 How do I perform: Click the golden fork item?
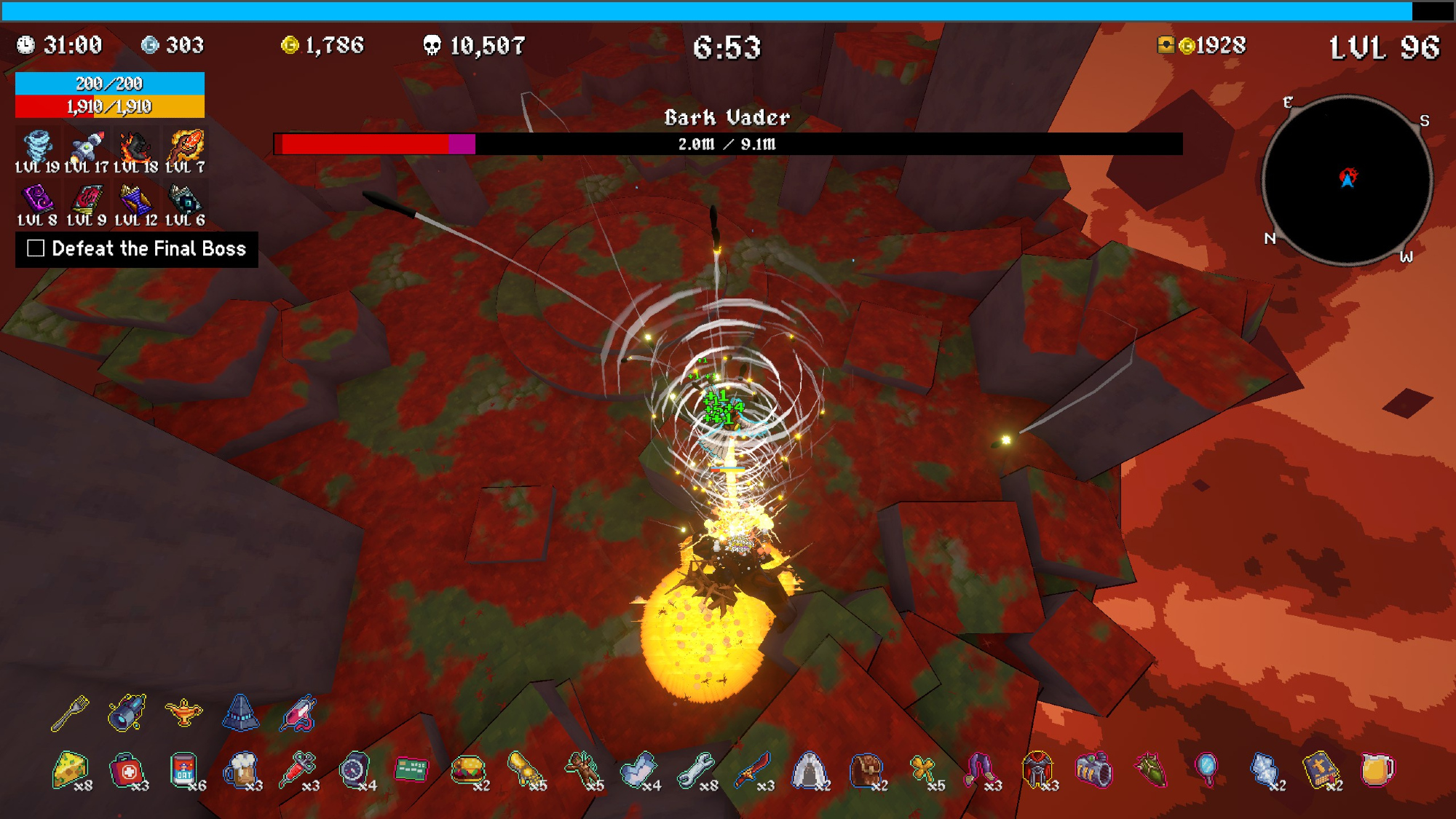(x=70, y=713)
